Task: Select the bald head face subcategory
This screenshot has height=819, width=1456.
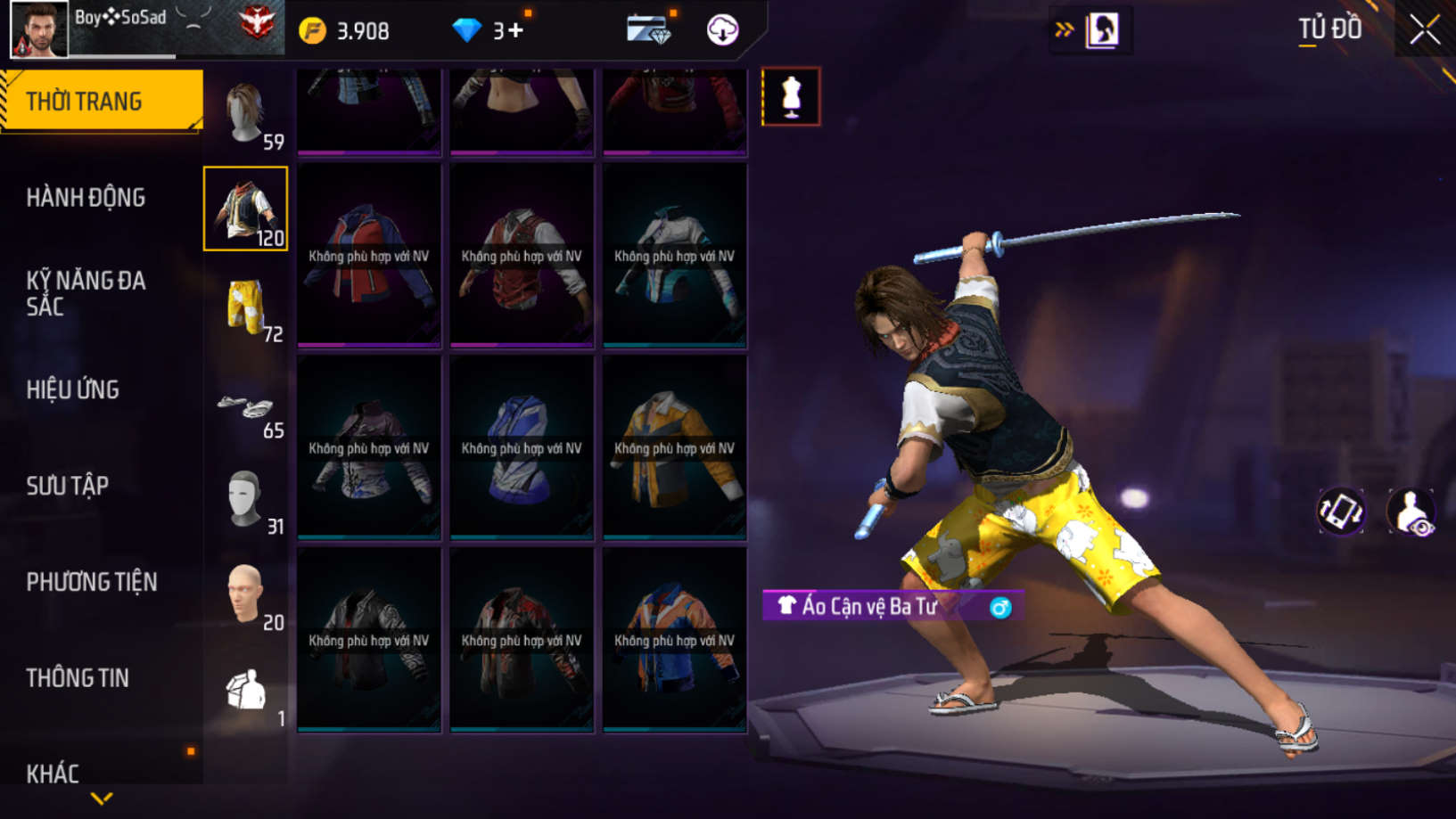Action: coord(245,594)
